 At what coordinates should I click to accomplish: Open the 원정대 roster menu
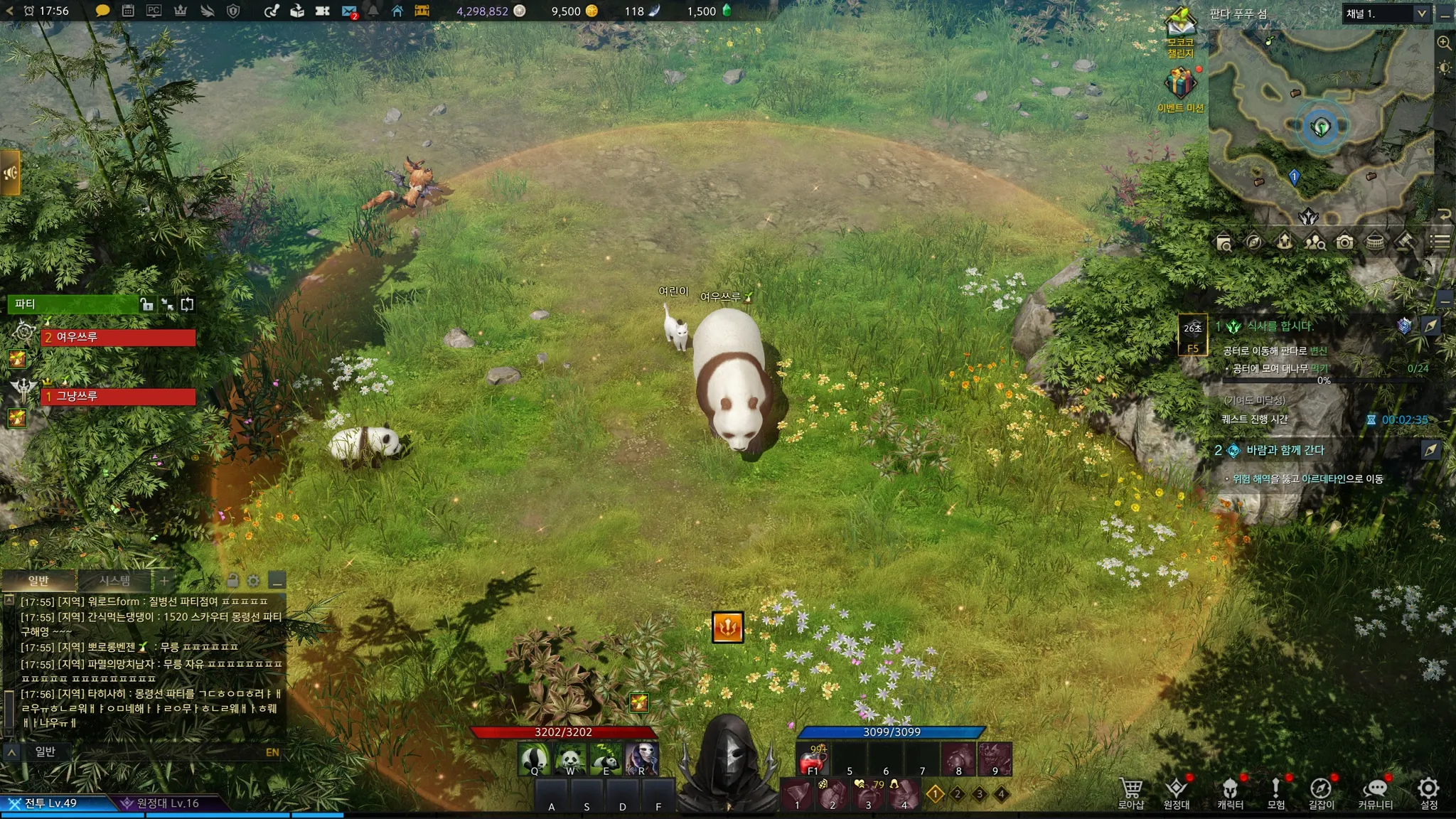click(1176, 792)
